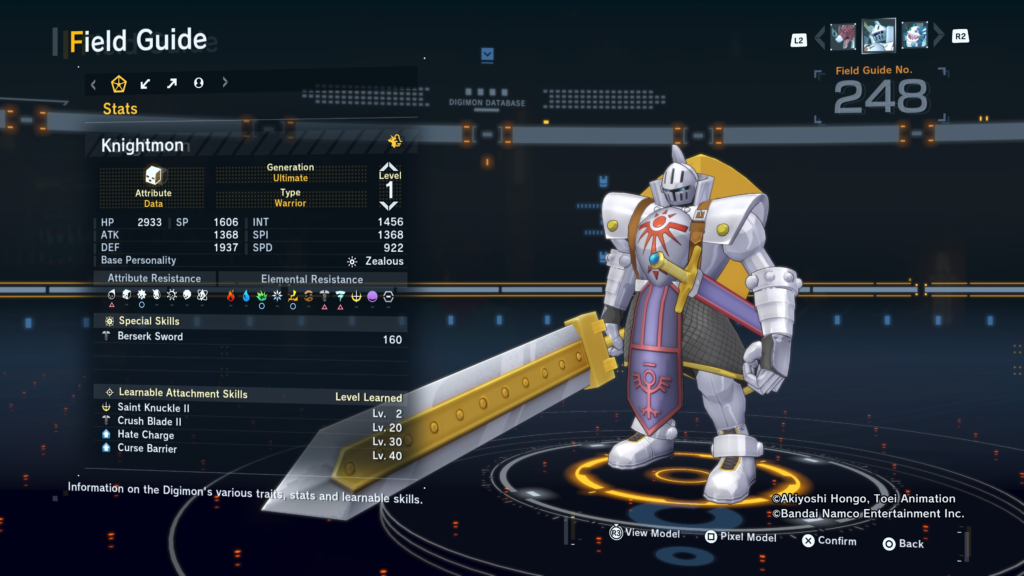Viewport: 1024px width, 576px height.
Task: Select the blue Digimon portrait thumbnail
Action: click(x=915, y=37)
